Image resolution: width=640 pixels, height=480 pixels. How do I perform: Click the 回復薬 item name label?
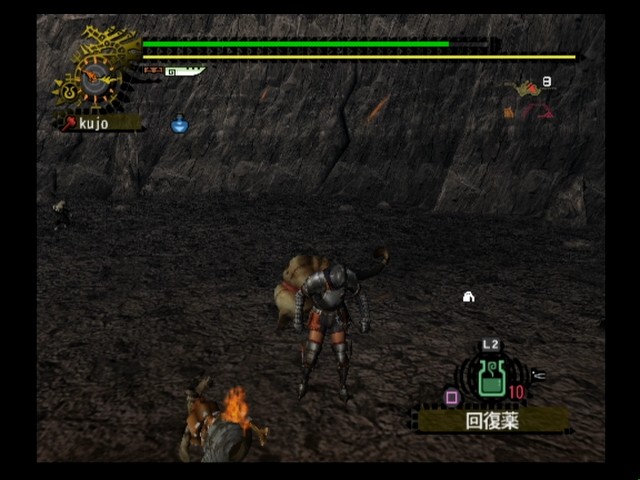pos(492,420)
